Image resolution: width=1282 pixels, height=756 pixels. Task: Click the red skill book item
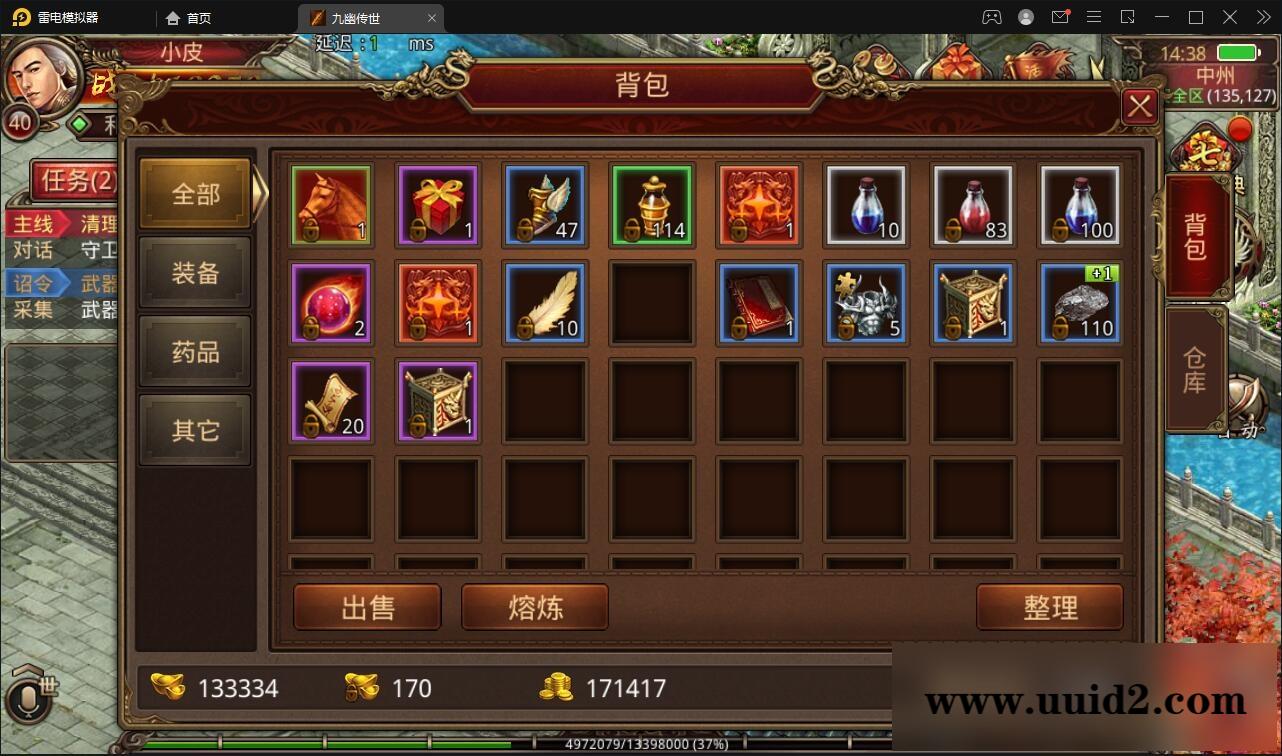(x=759, y=303)
